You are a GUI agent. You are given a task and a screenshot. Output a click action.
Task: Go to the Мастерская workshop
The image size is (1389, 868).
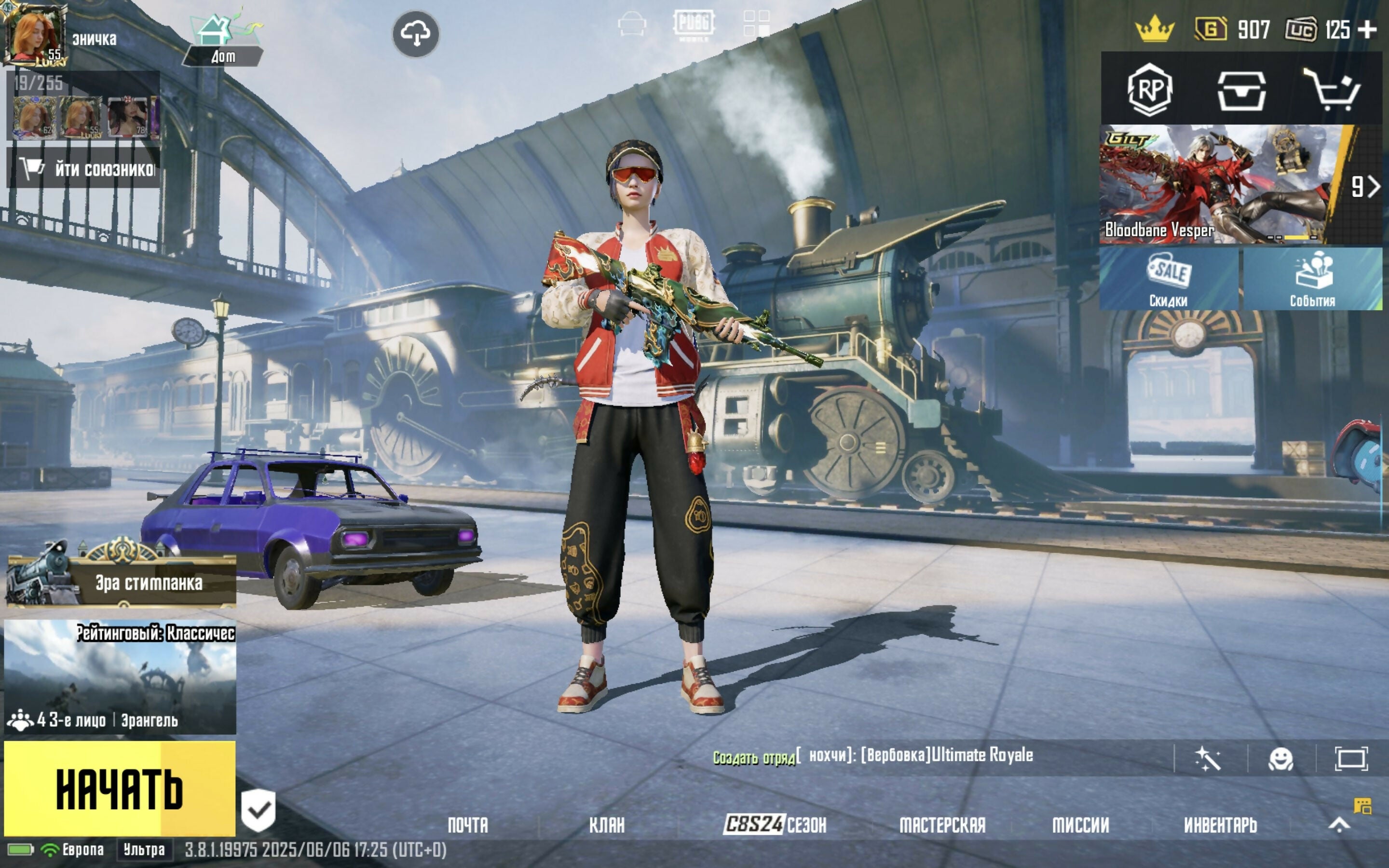pos(942,826)
